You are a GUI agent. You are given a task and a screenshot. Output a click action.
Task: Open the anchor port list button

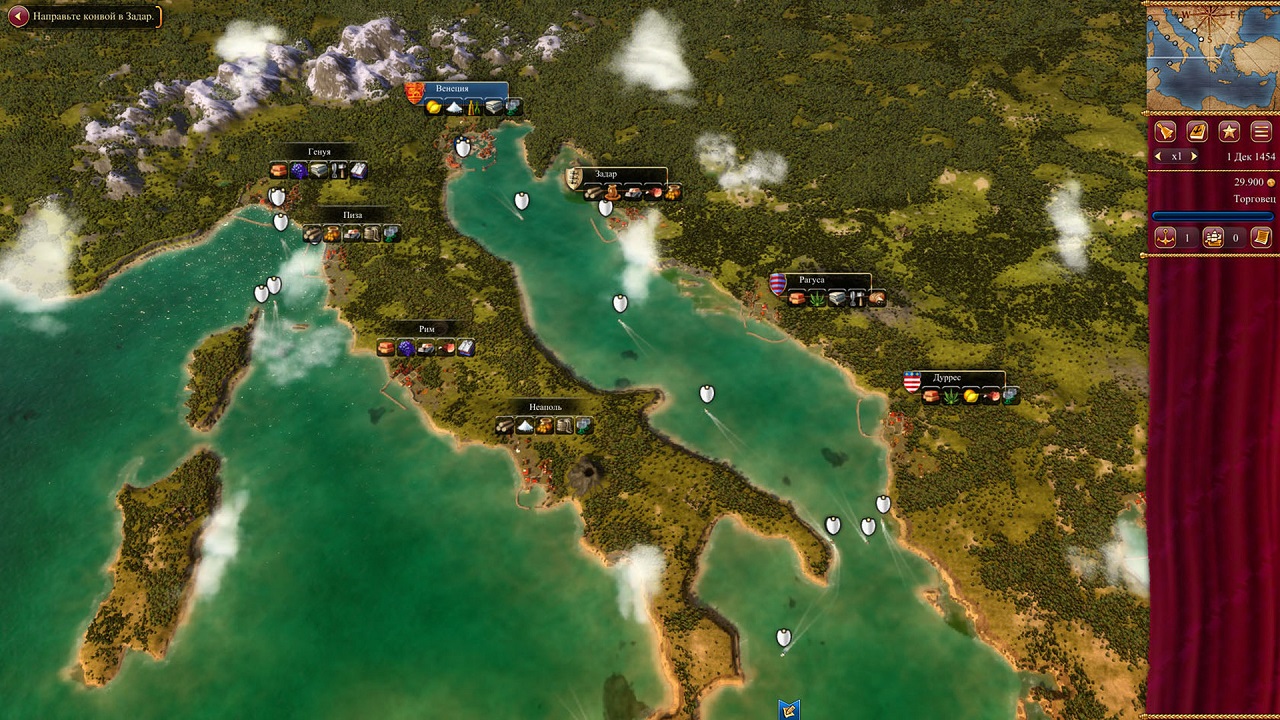point(1165,238)
